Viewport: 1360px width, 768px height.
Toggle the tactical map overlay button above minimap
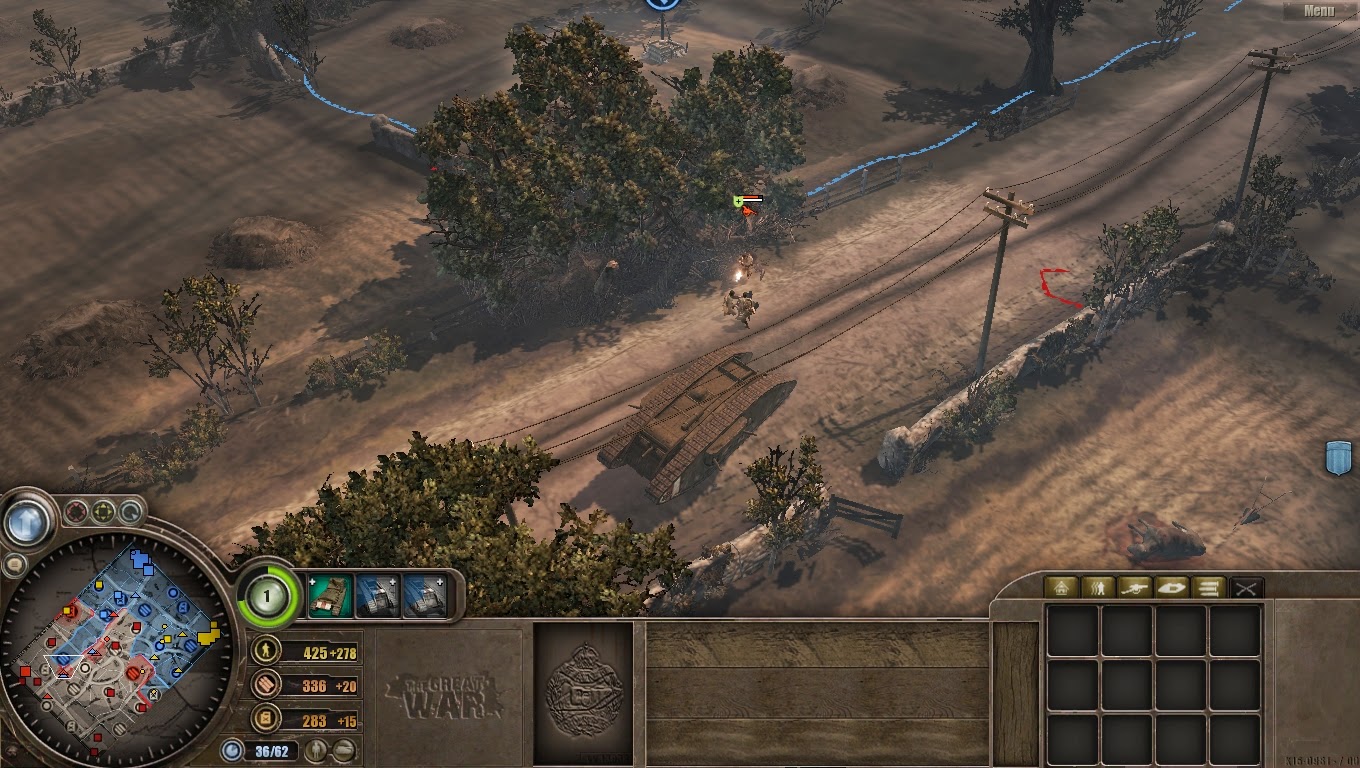pyautogui.click(x=75, y=512)
